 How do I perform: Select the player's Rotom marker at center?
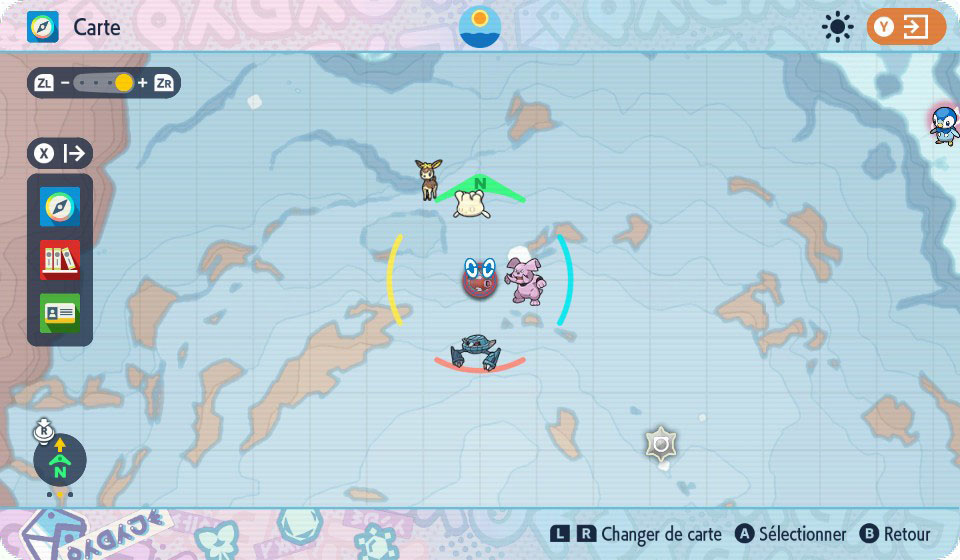pyautogui.click(x=479, y=277)
